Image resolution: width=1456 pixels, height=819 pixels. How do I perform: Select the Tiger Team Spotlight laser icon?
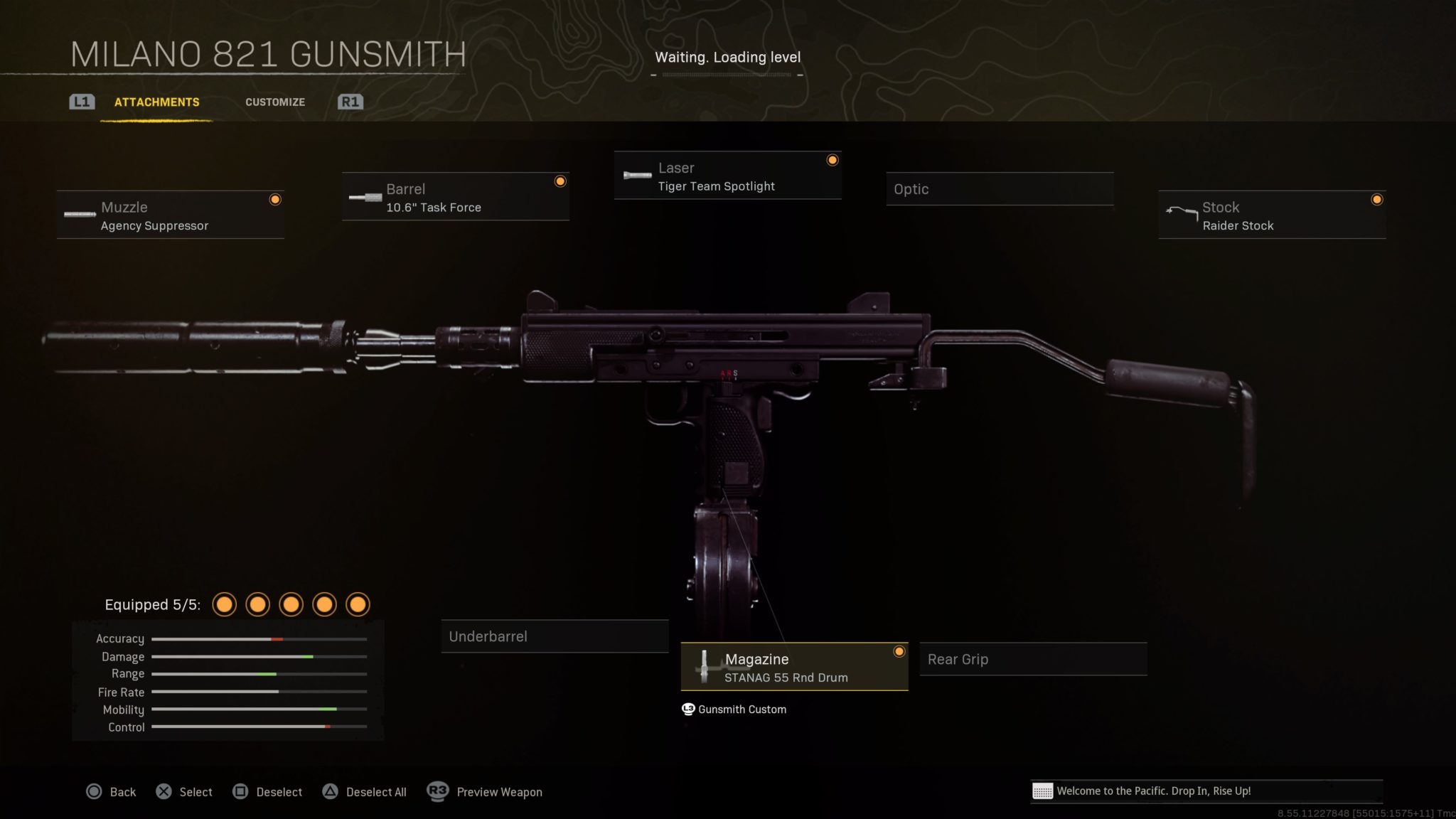pos(636,176)
